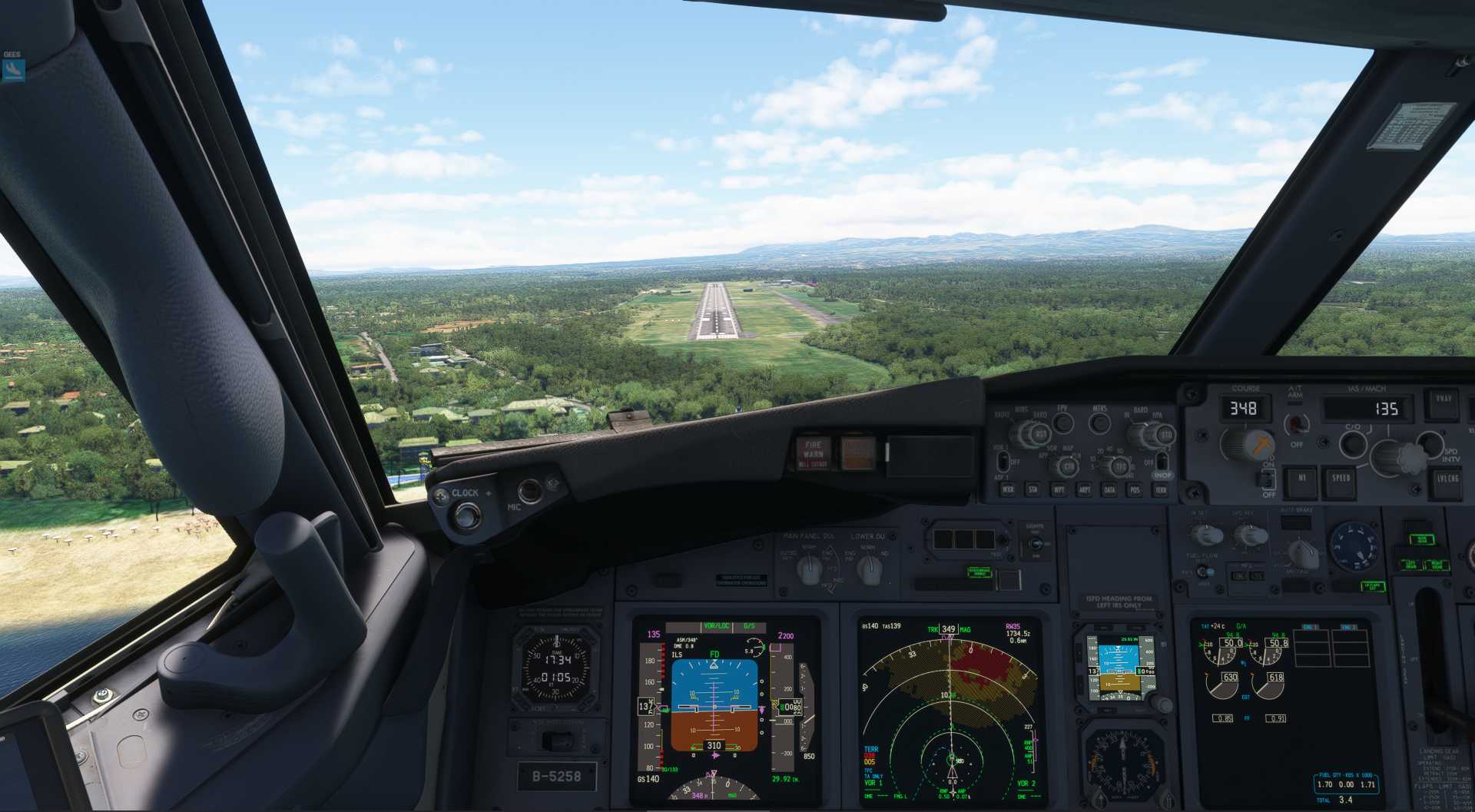The height and width of the screenshot is (812, 1475).
Task: Turn the COURSE selector knob
Action: pyautogui.click(x=1246, y=444)
